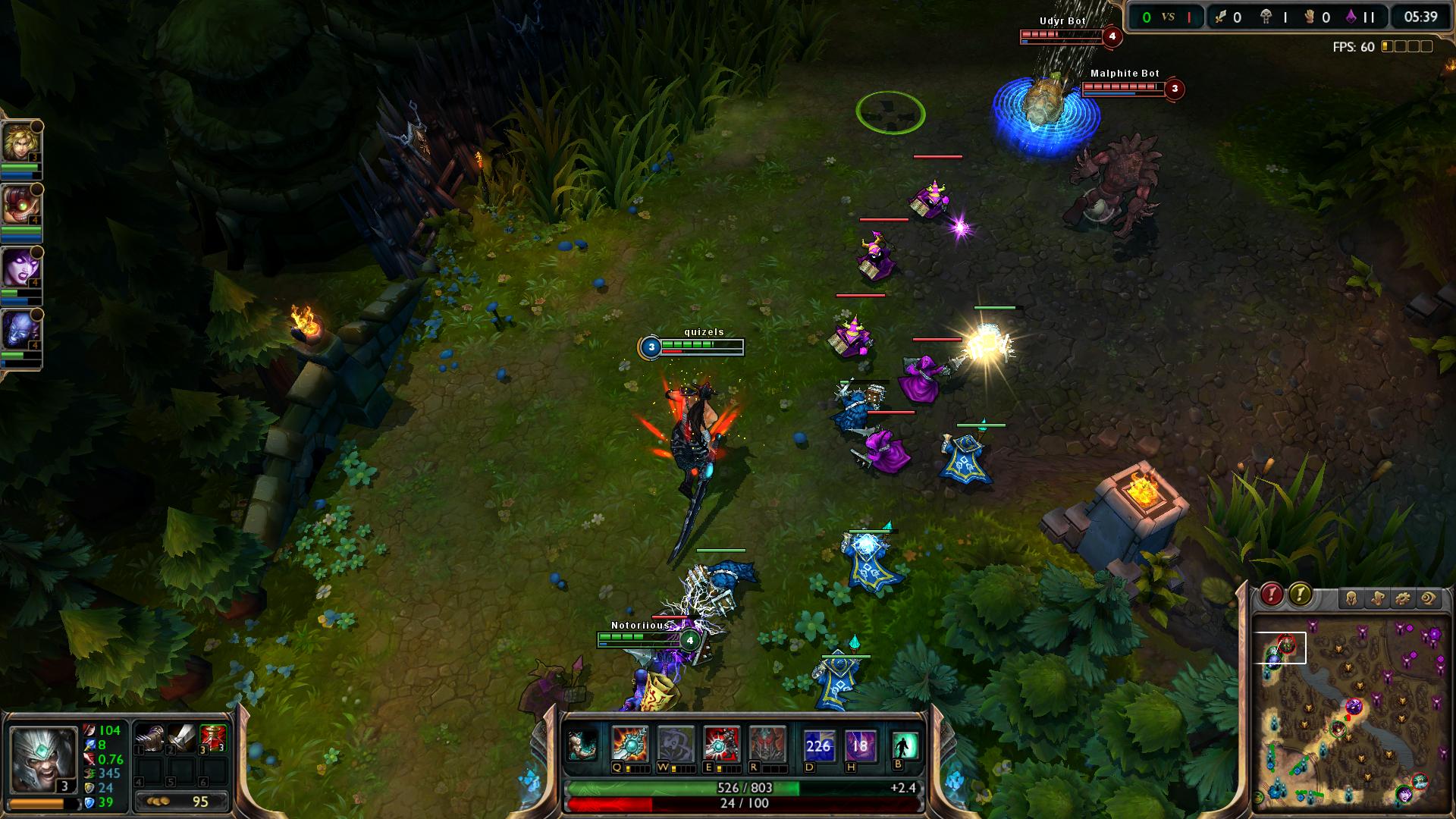
Task: Activate the yellow caution ping button
Action: tap(1300, 595)
